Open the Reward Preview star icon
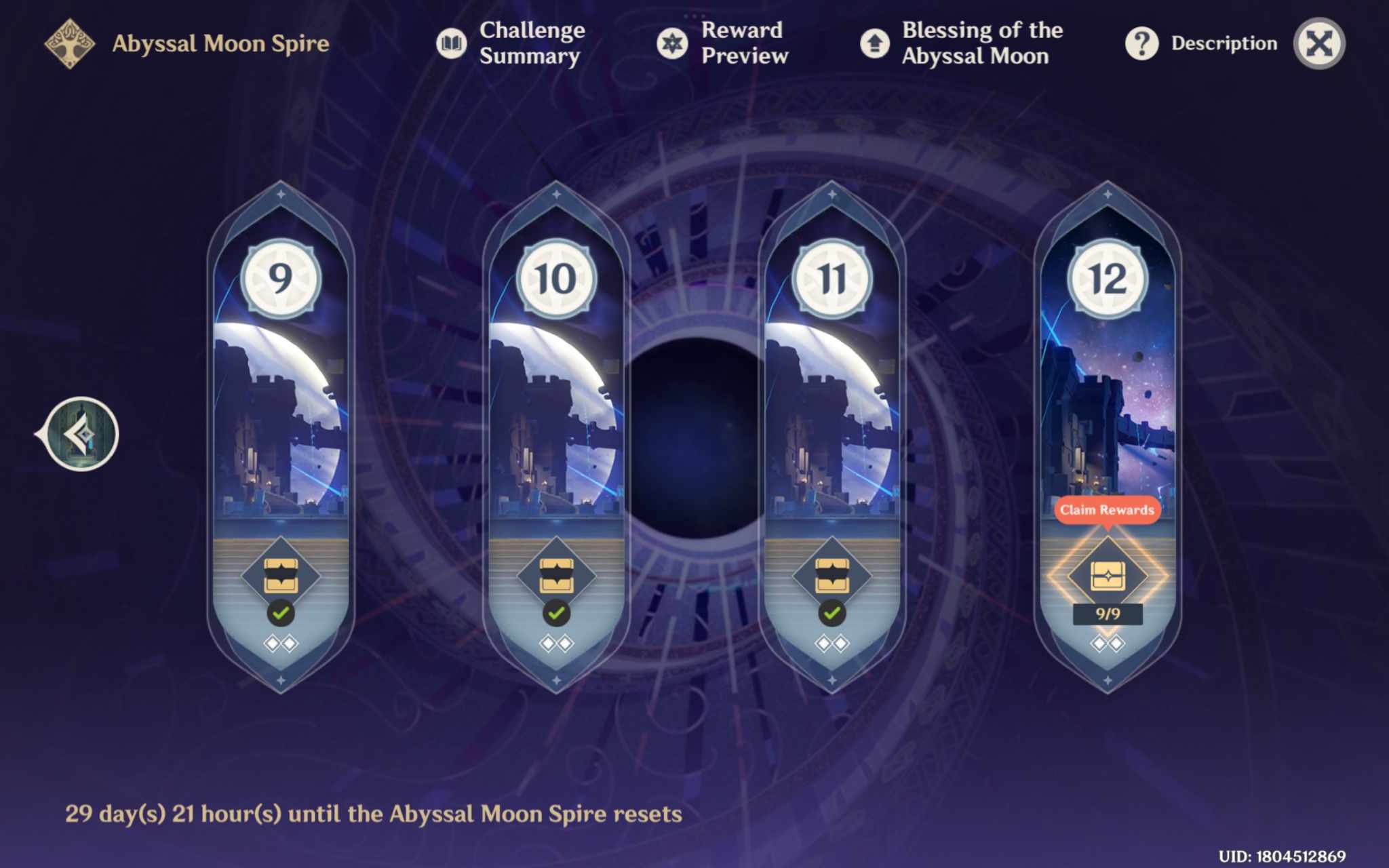 click(x=673, y=42)
